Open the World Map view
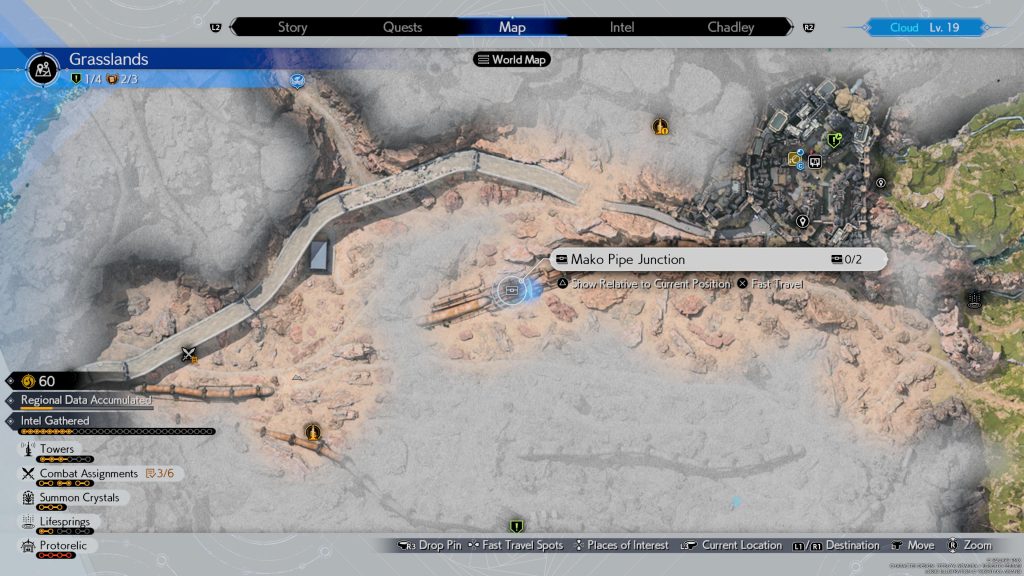Viewport: 1024px width, 576px height. click(x=512, y=60)
